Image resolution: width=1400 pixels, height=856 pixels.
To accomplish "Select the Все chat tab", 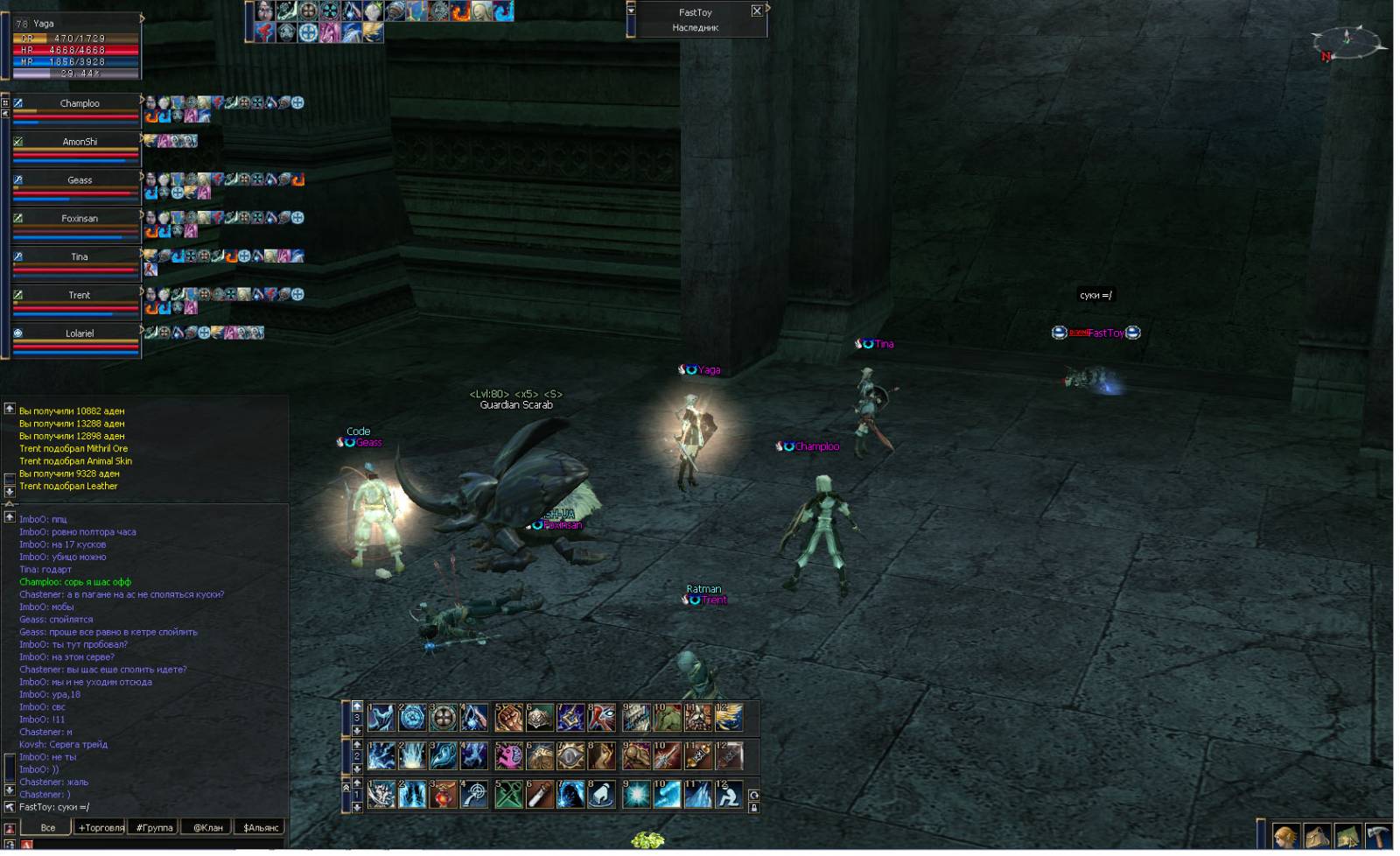I will pyautogui.click(x=48, y=827).
